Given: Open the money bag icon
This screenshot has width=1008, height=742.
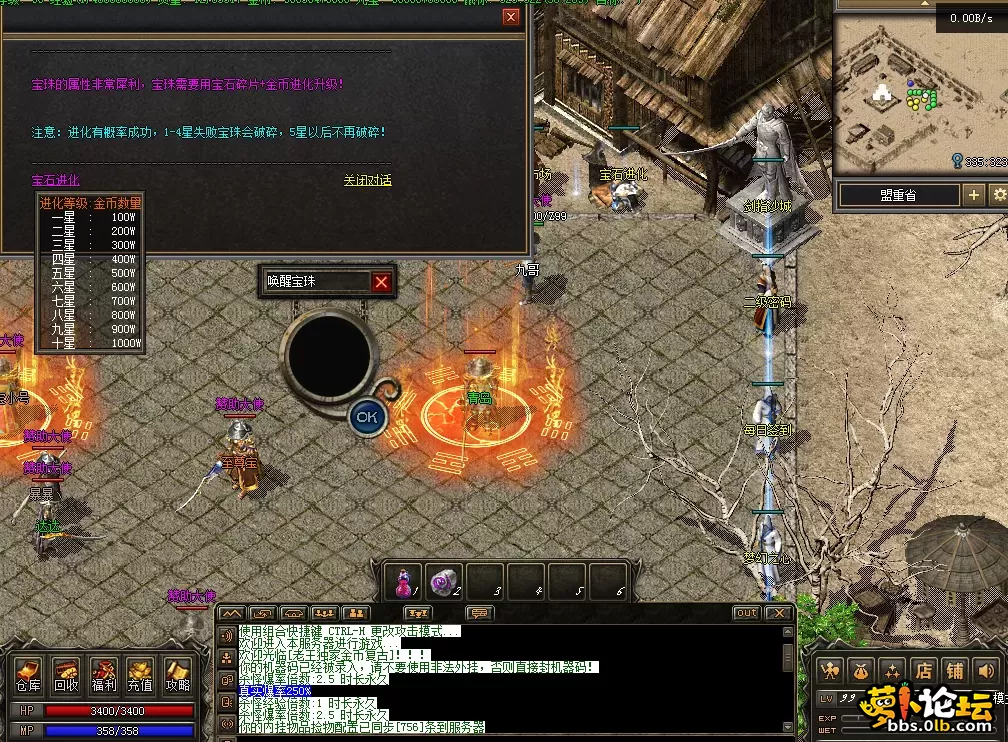Looking at the screenshot, I should 862,671.
